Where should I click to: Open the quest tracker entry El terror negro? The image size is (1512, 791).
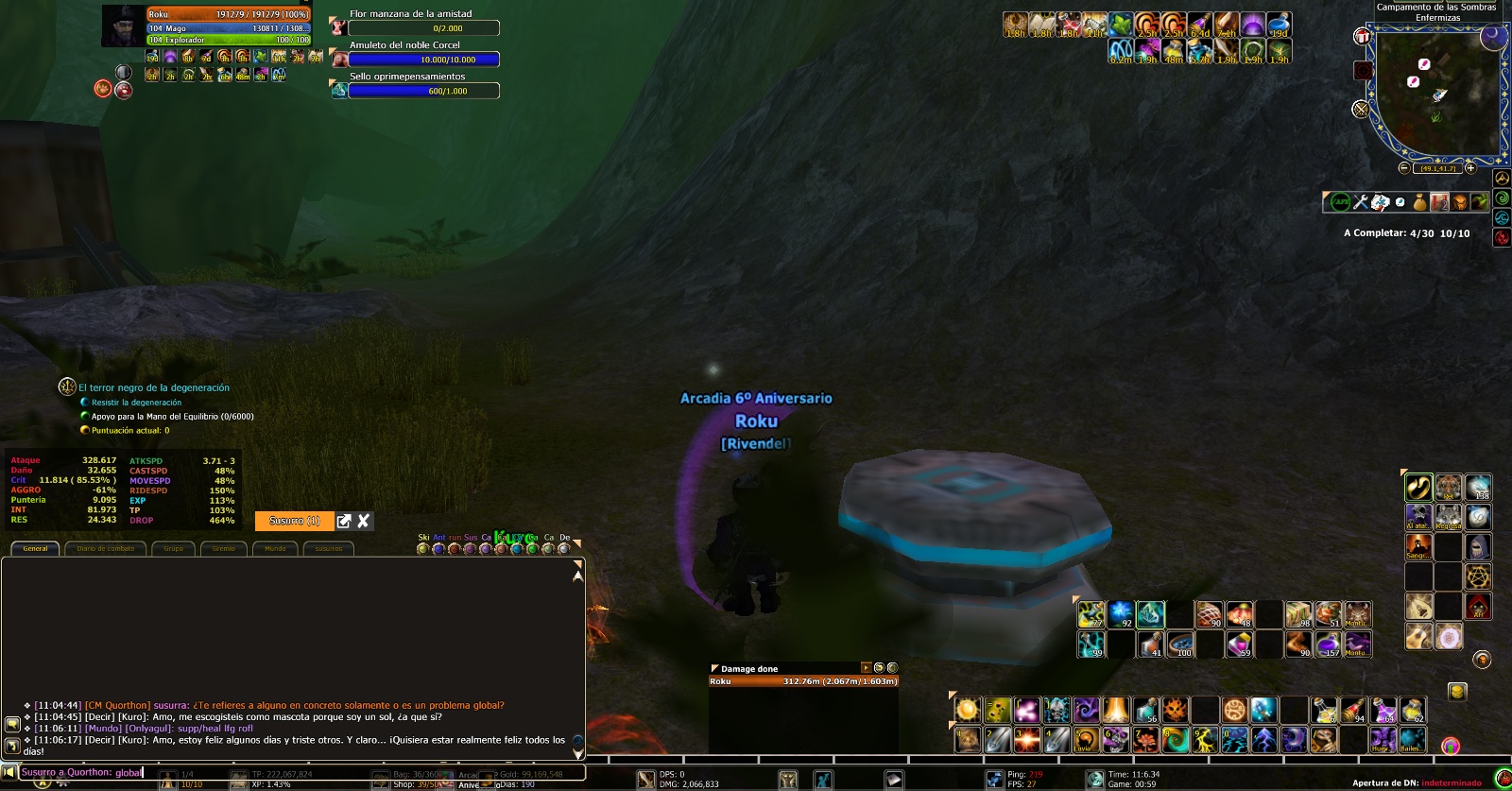point(154,387)
